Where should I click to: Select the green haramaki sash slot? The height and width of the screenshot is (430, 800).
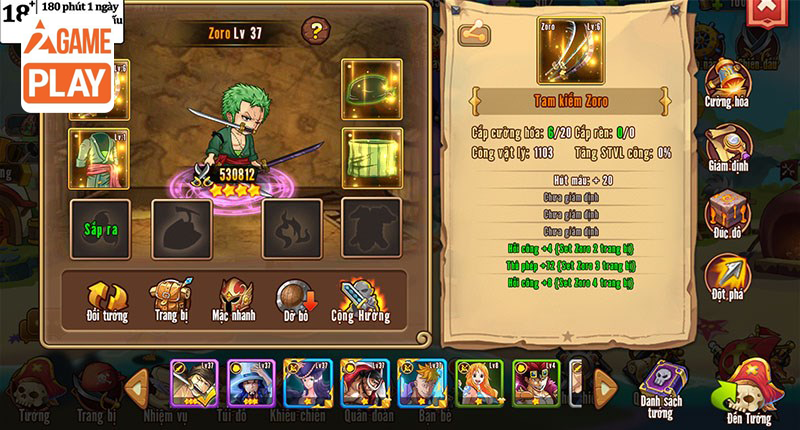coord(371,158)
